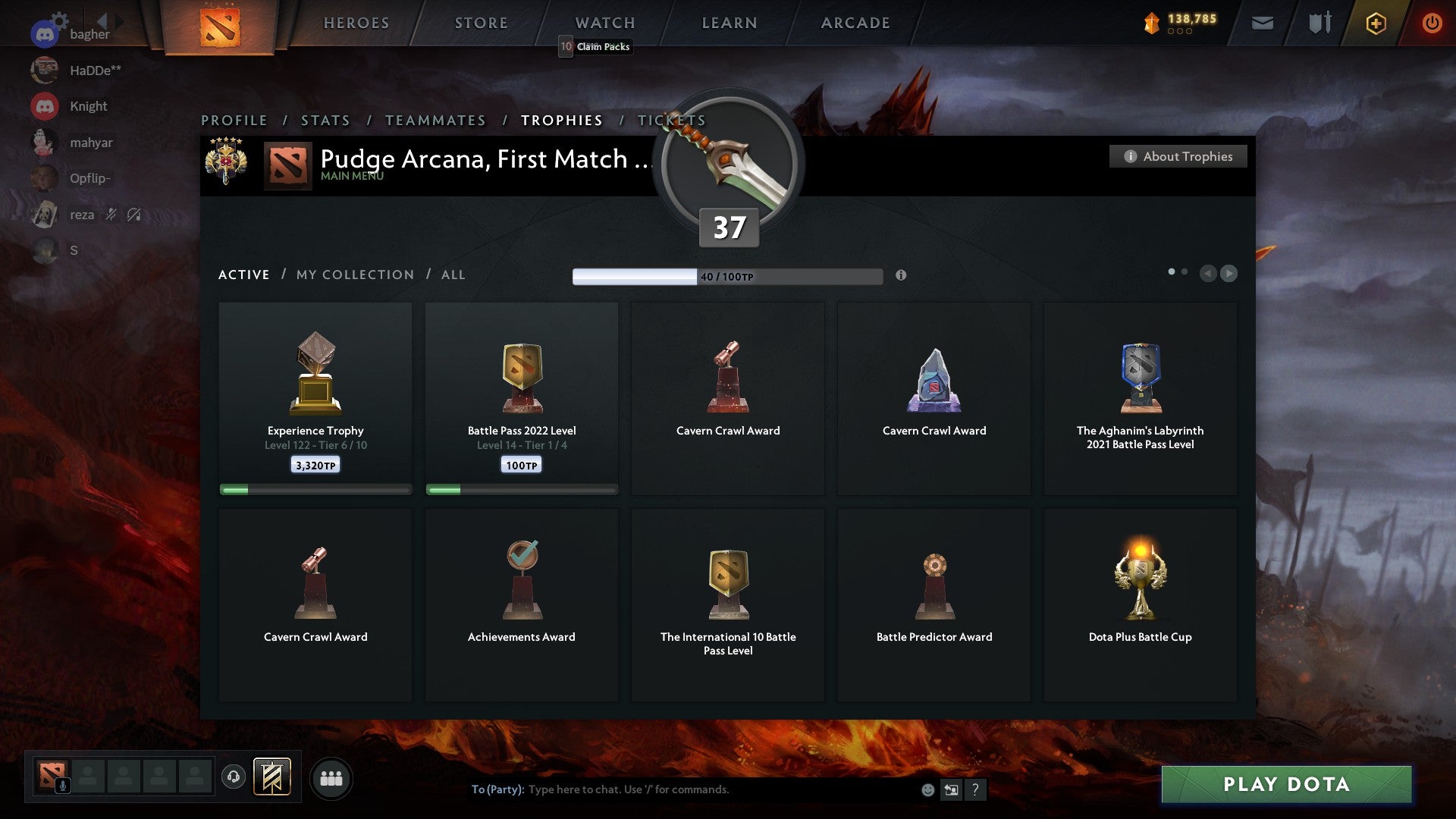Click the 40/100TP progress bar
Screen dimensions: 1456x819
728,276
